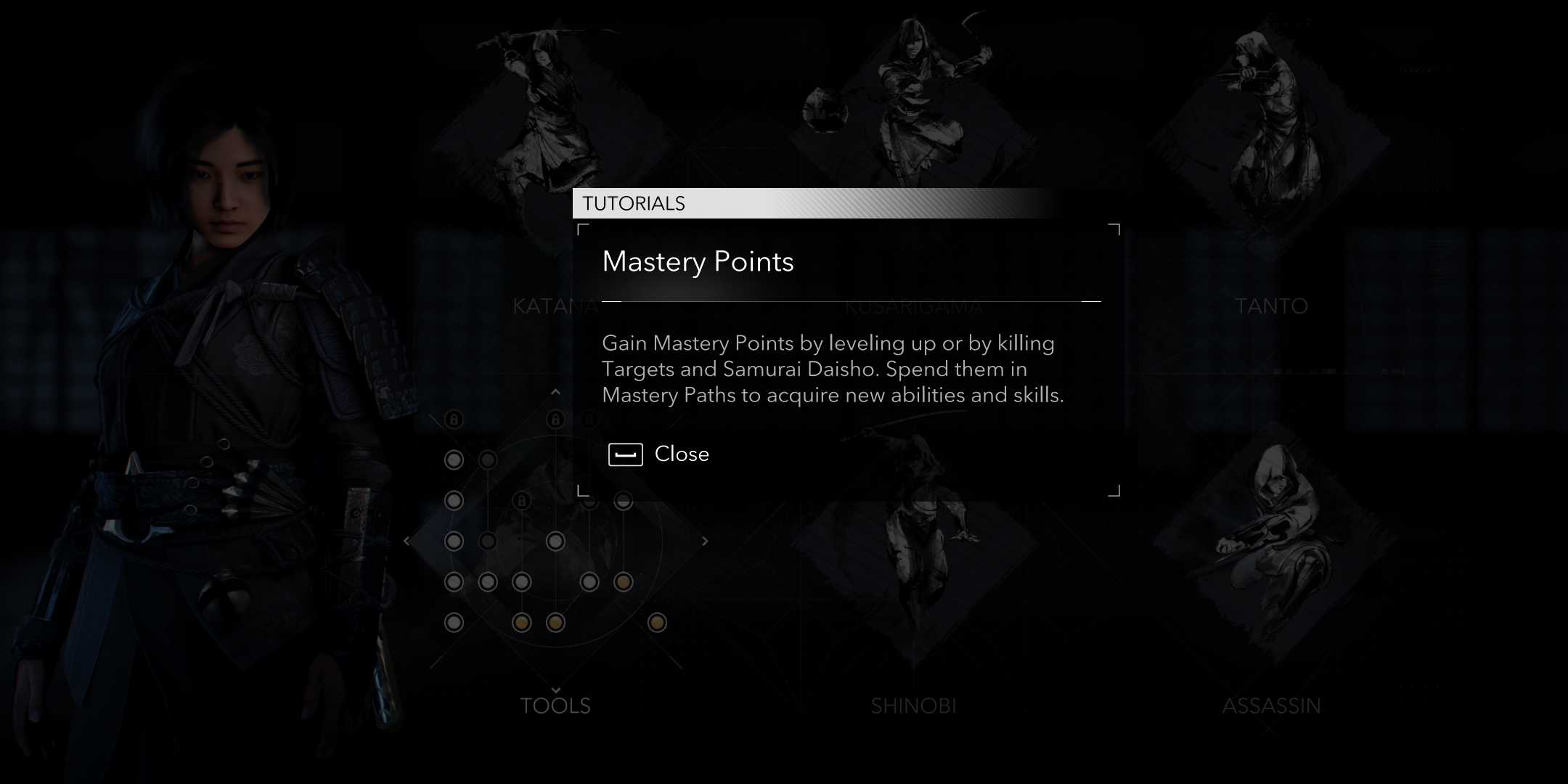This screenshot has width=1568, height=784.
Task: Click the locked padlock node in mid-tree
Action: click(x=523, y=499)
